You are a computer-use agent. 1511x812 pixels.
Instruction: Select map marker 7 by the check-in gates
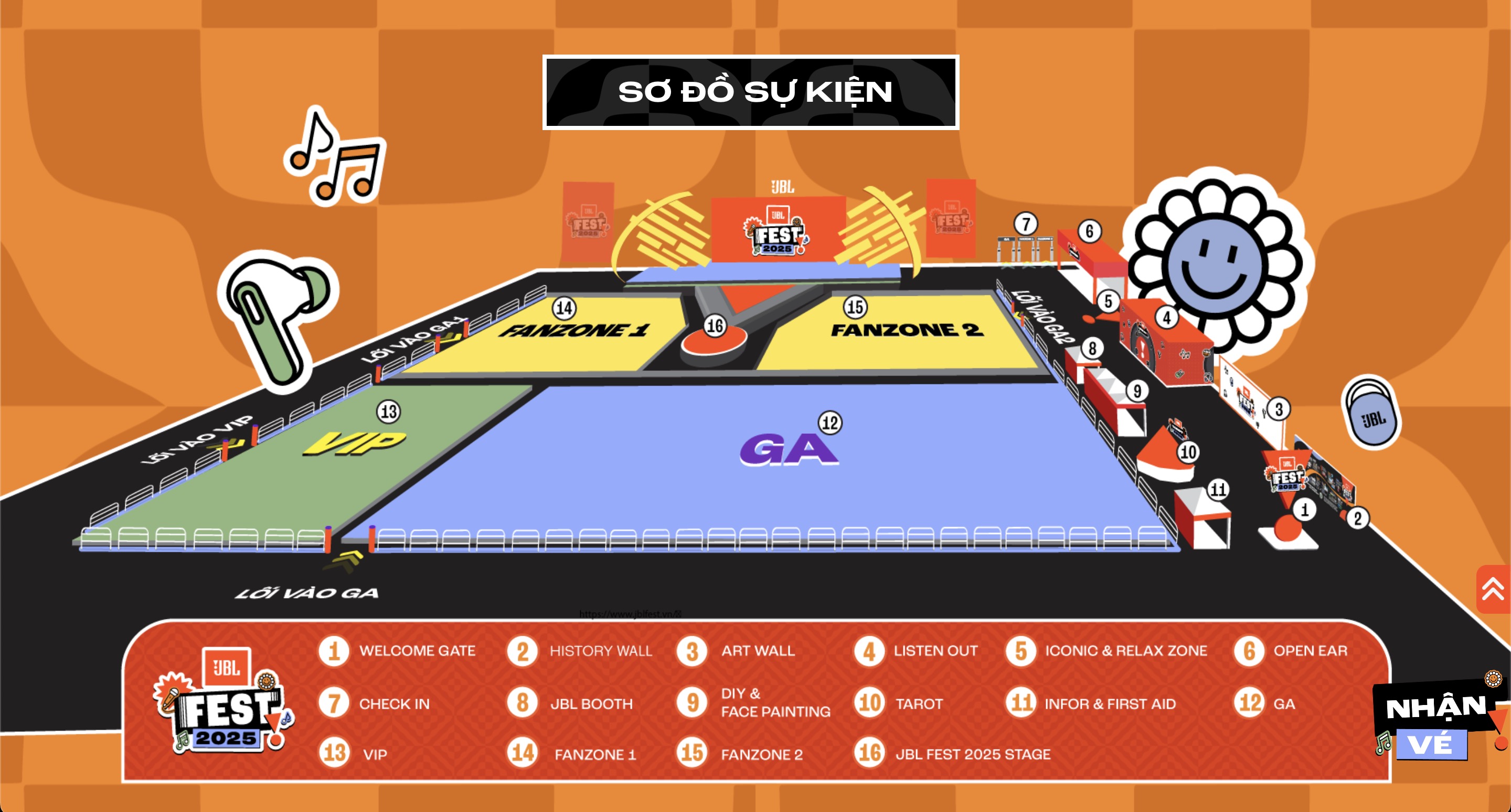pyautogui.click(x=1026, y=224)
